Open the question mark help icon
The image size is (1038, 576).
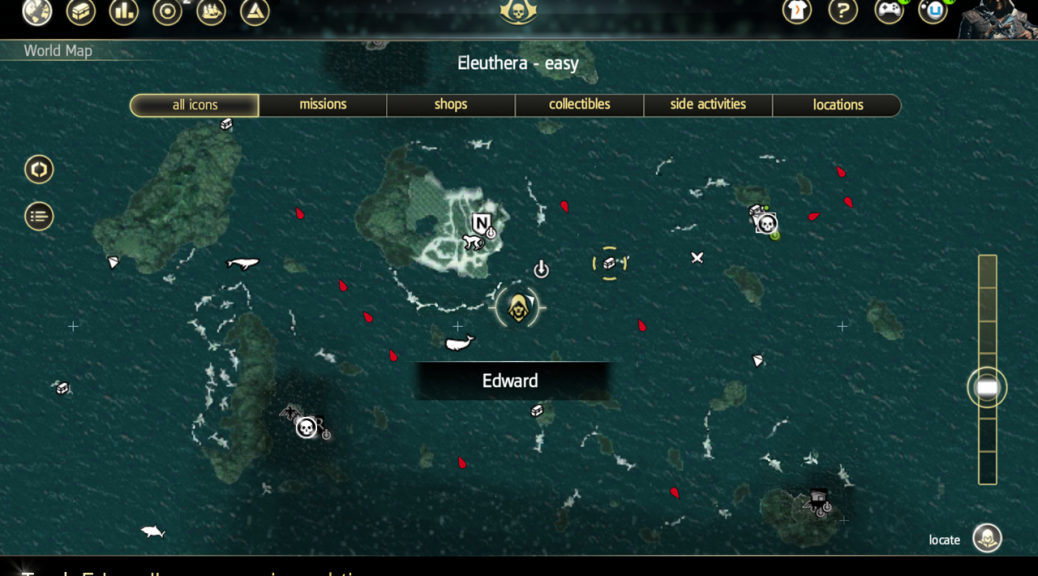[843, 11]
